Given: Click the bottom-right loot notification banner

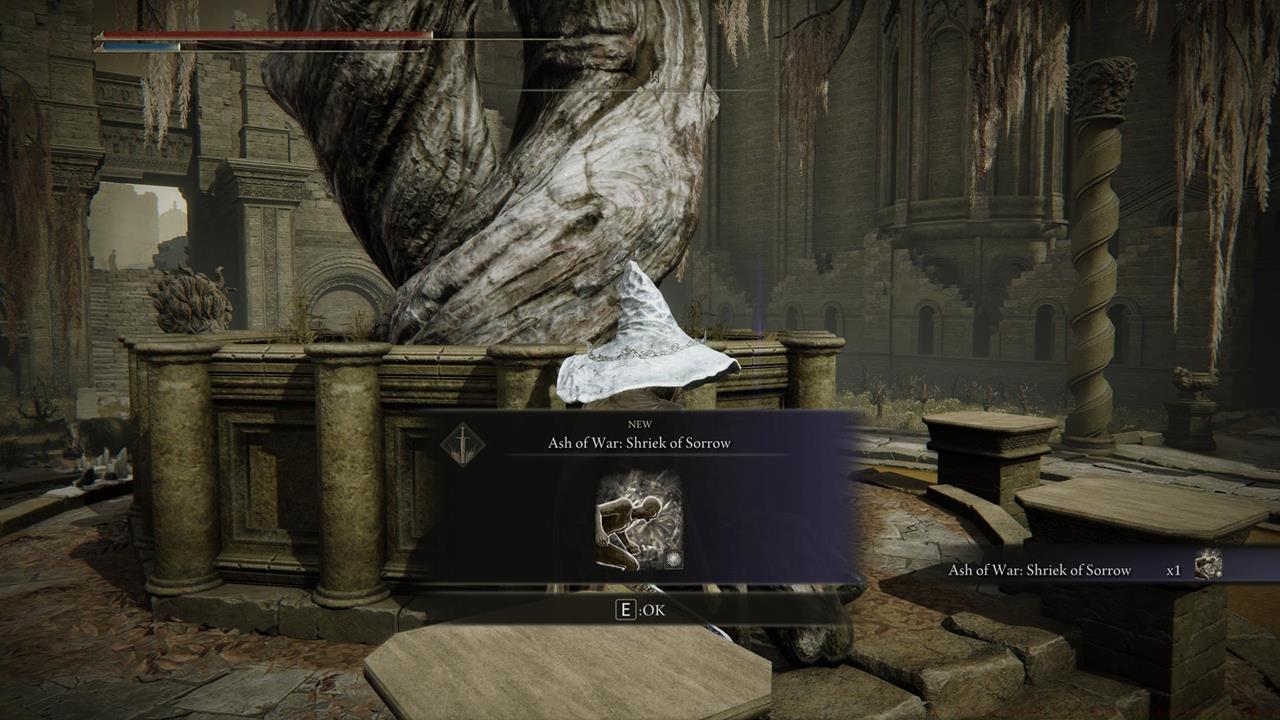Looking at the screenshot, I should click(1080, 569).
